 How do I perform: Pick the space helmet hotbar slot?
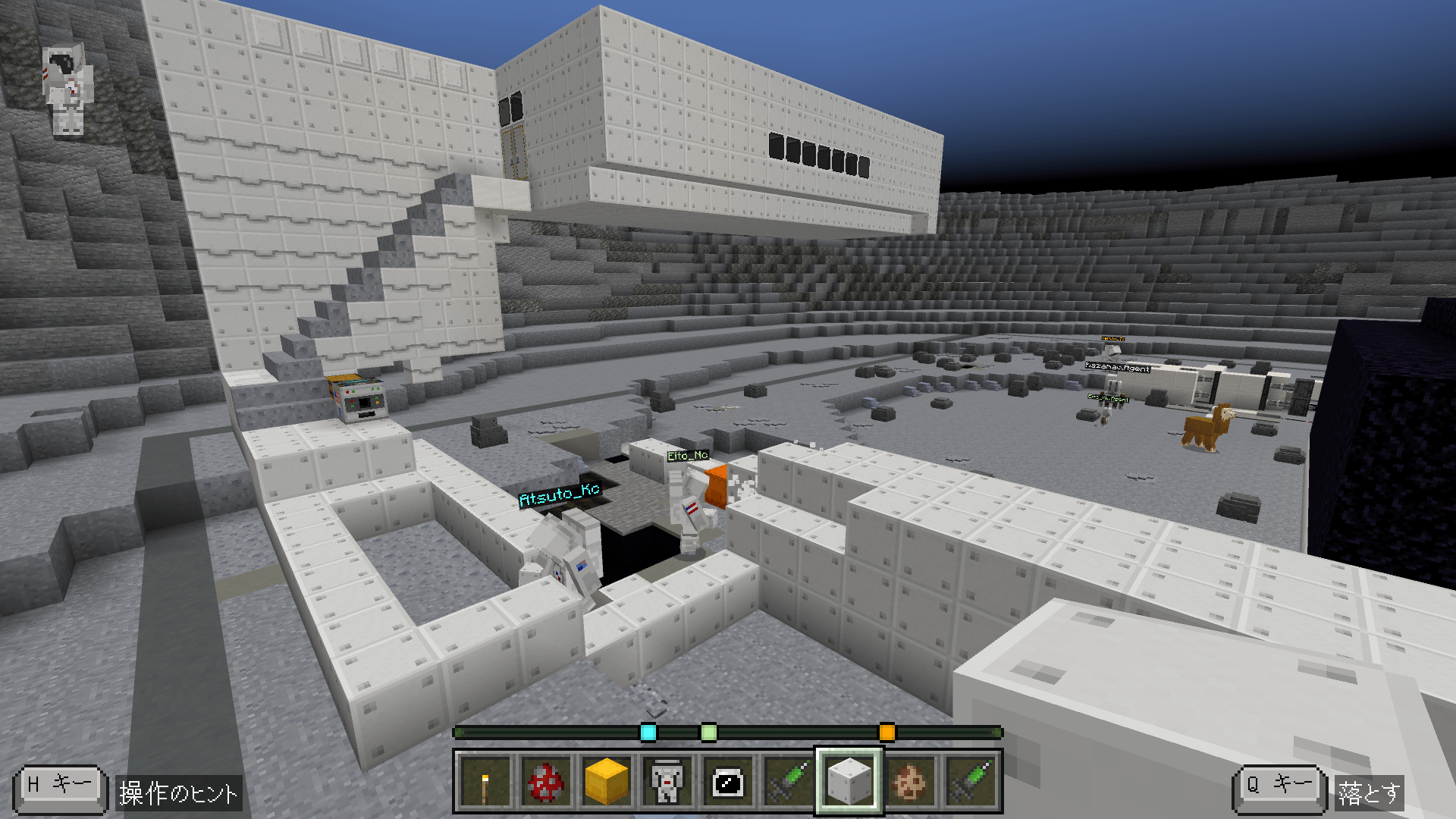(x=728, y=781)
